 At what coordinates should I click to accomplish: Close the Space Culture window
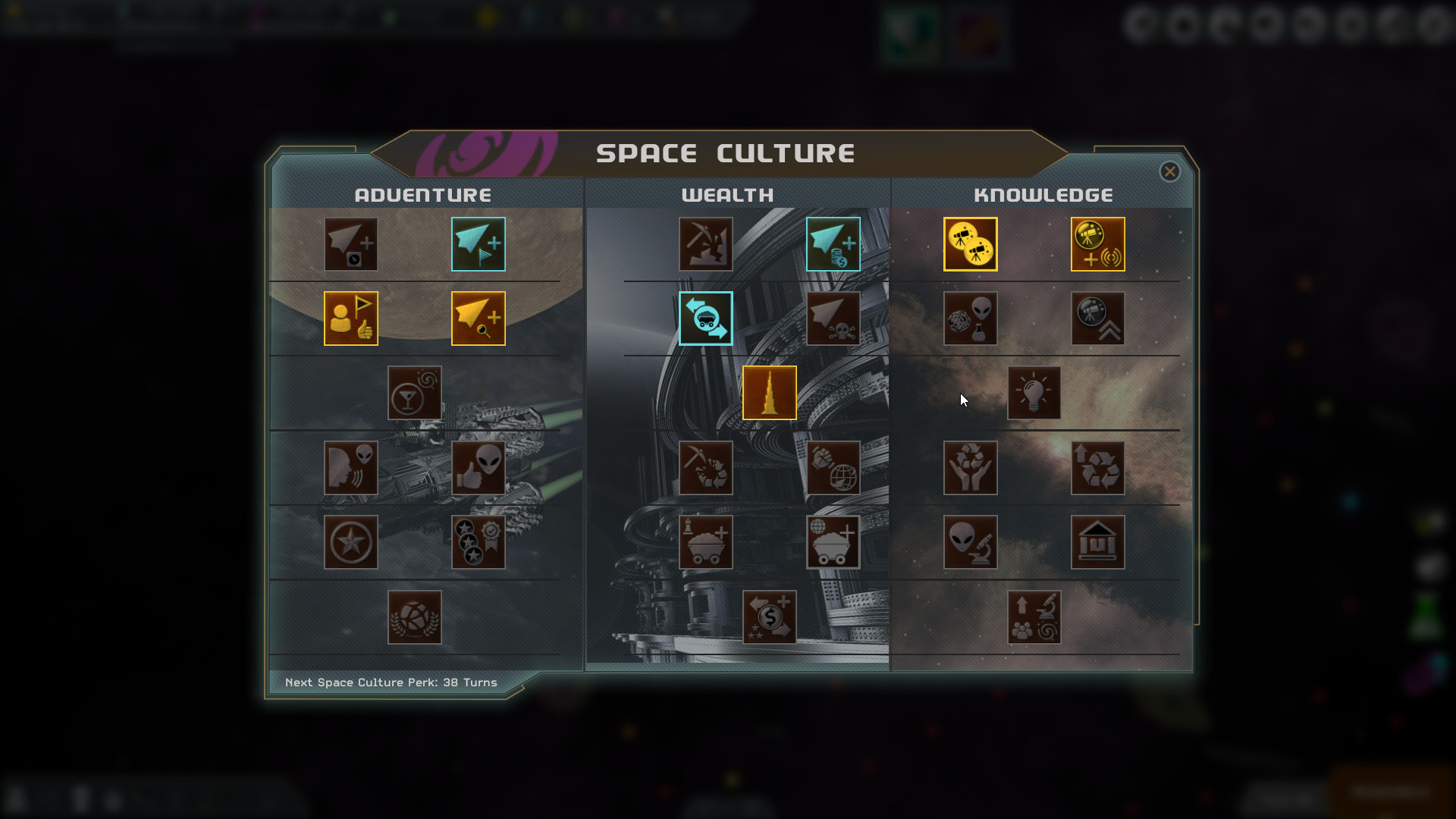[x=1170, y=171]
